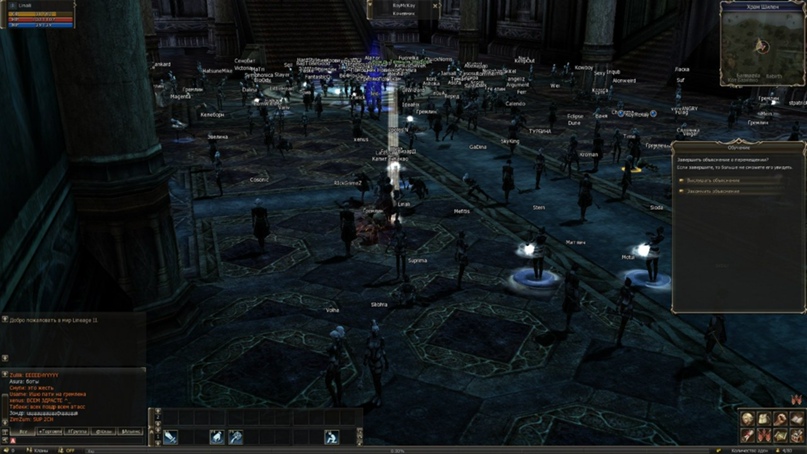
Task: Switch to the Группа chat tab
Action: pos(75,432)
